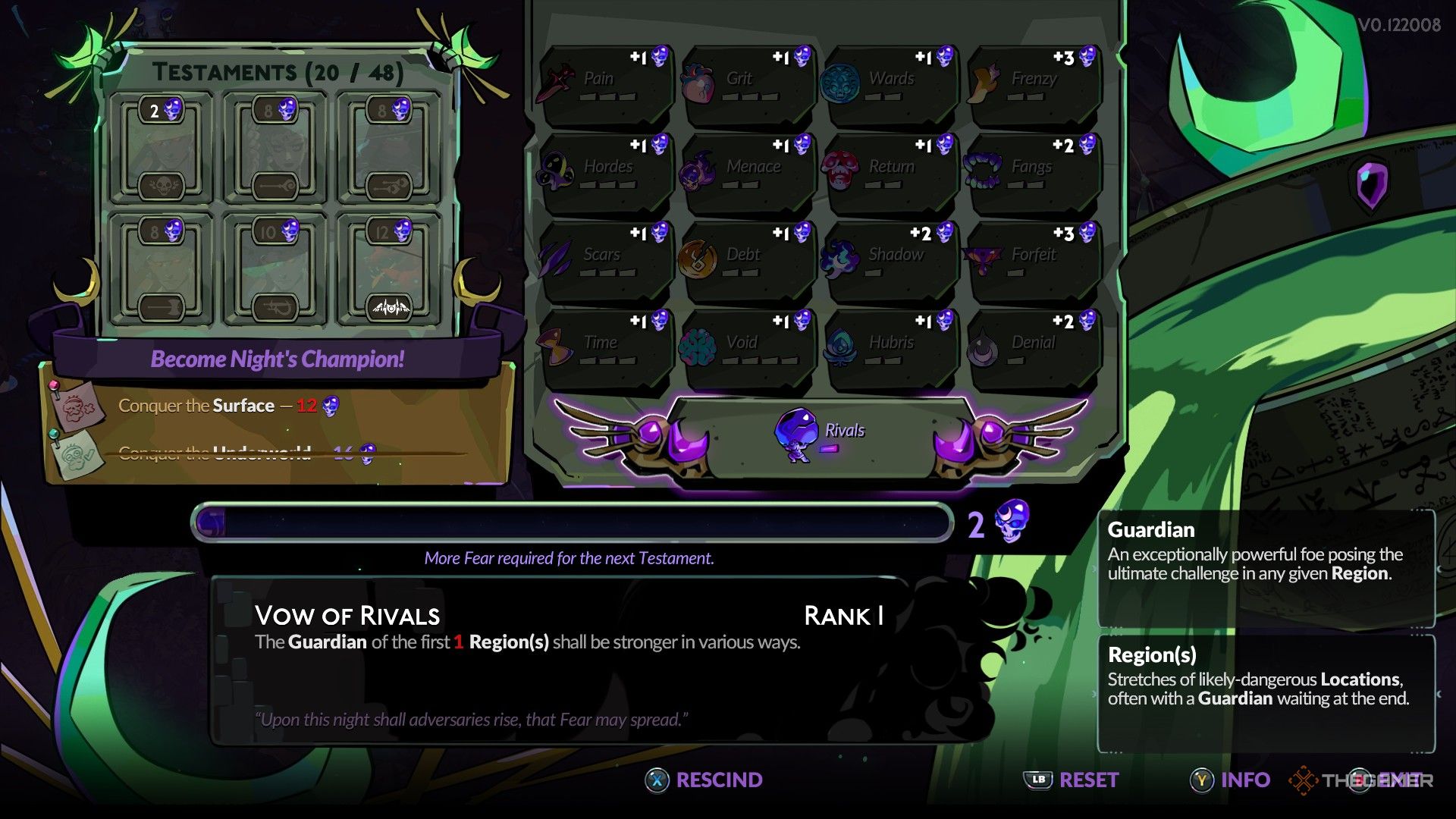The height and width of the screenshot is (819, 1456).
Task: Choose the Vow of Debt coin icon
Action: 699,254
